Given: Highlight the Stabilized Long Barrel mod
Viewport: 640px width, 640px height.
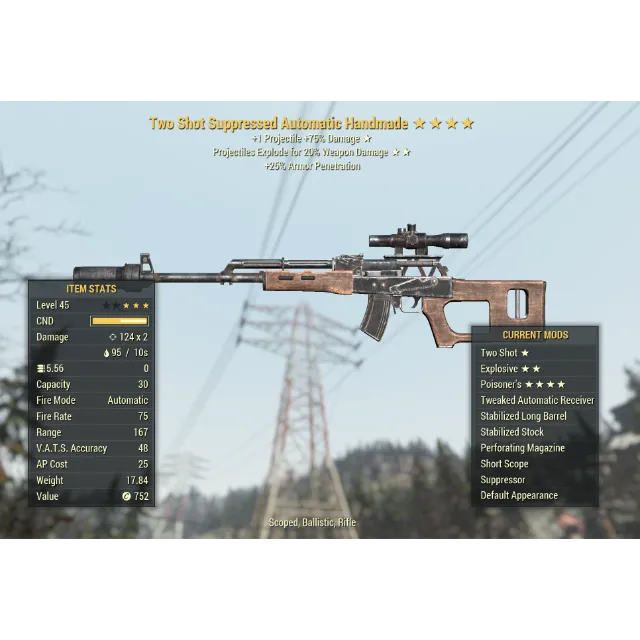Looking at the screenshot, I should 523,417.
